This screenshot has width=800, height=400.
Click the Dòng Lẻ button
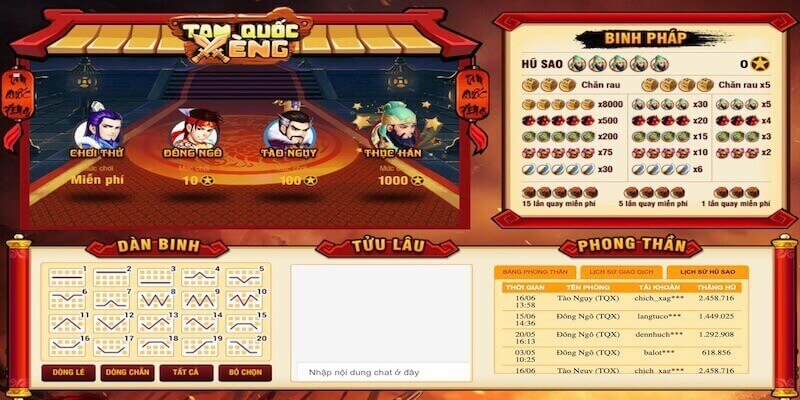67,373
